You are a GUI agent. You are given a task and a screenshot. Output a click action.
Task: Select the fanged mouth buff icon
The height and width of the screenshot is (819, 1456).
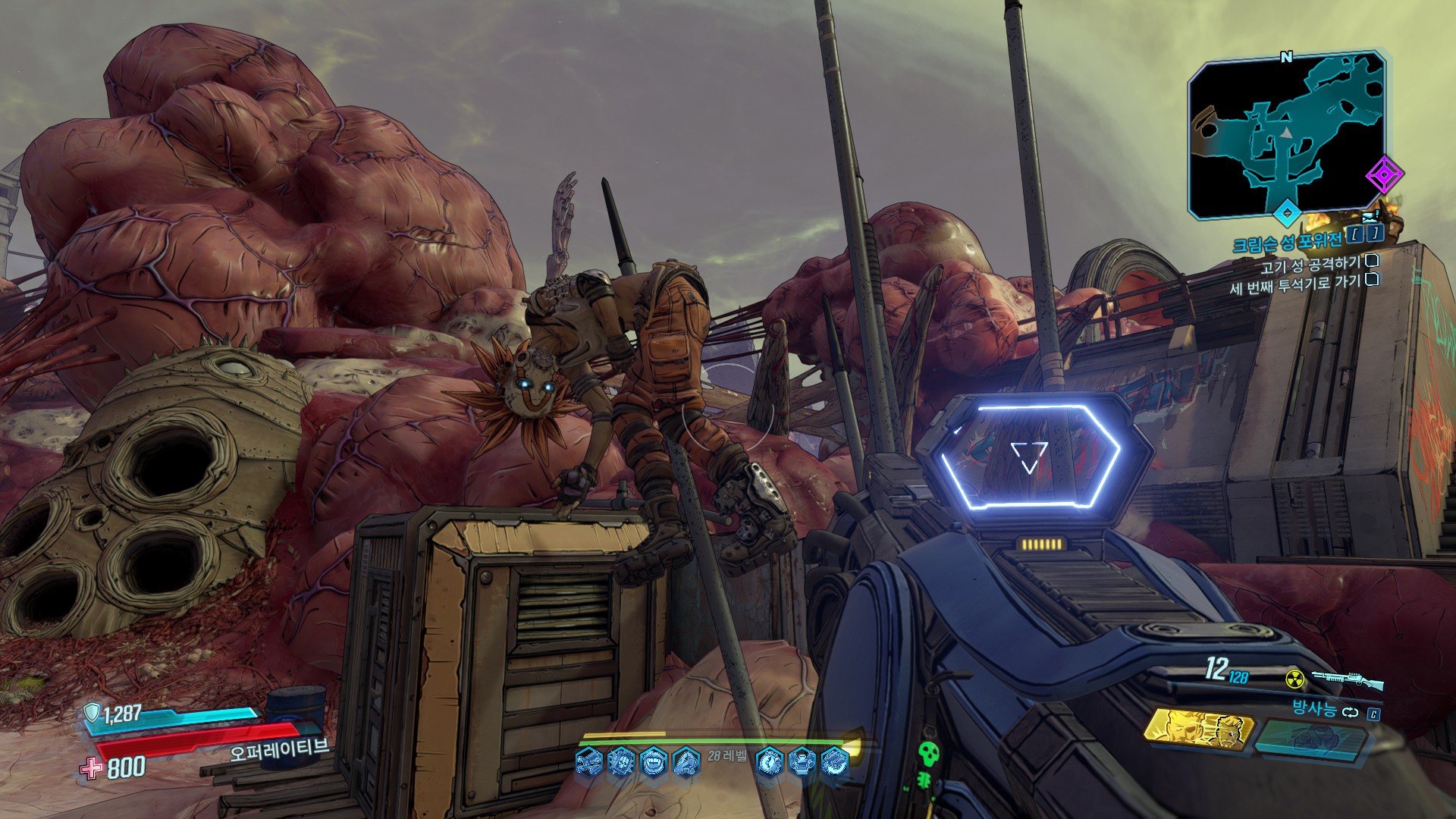(654, 761)
